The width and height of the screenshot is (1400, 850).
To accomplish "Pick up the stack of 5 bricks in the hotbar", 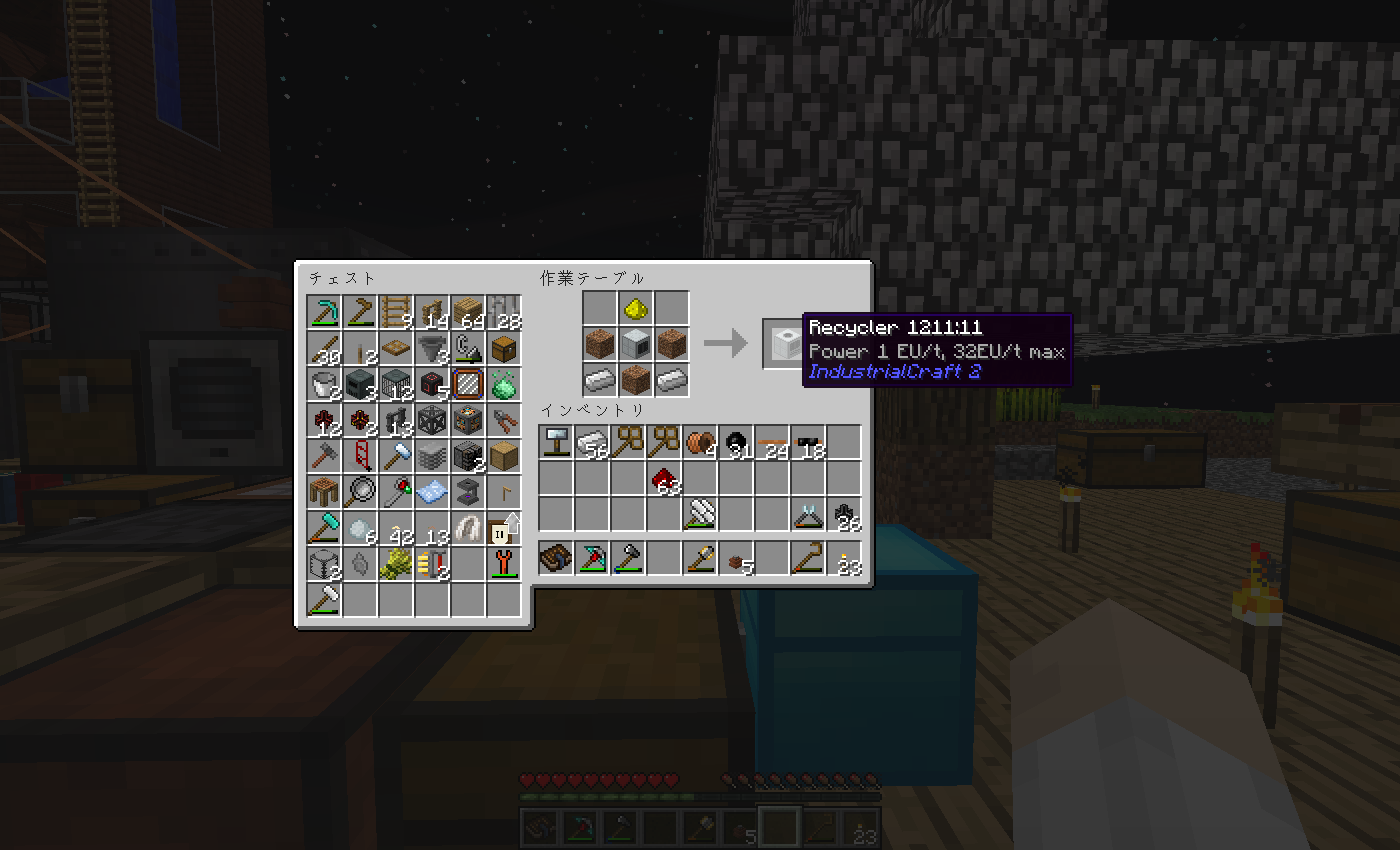I will pos(738,558).
